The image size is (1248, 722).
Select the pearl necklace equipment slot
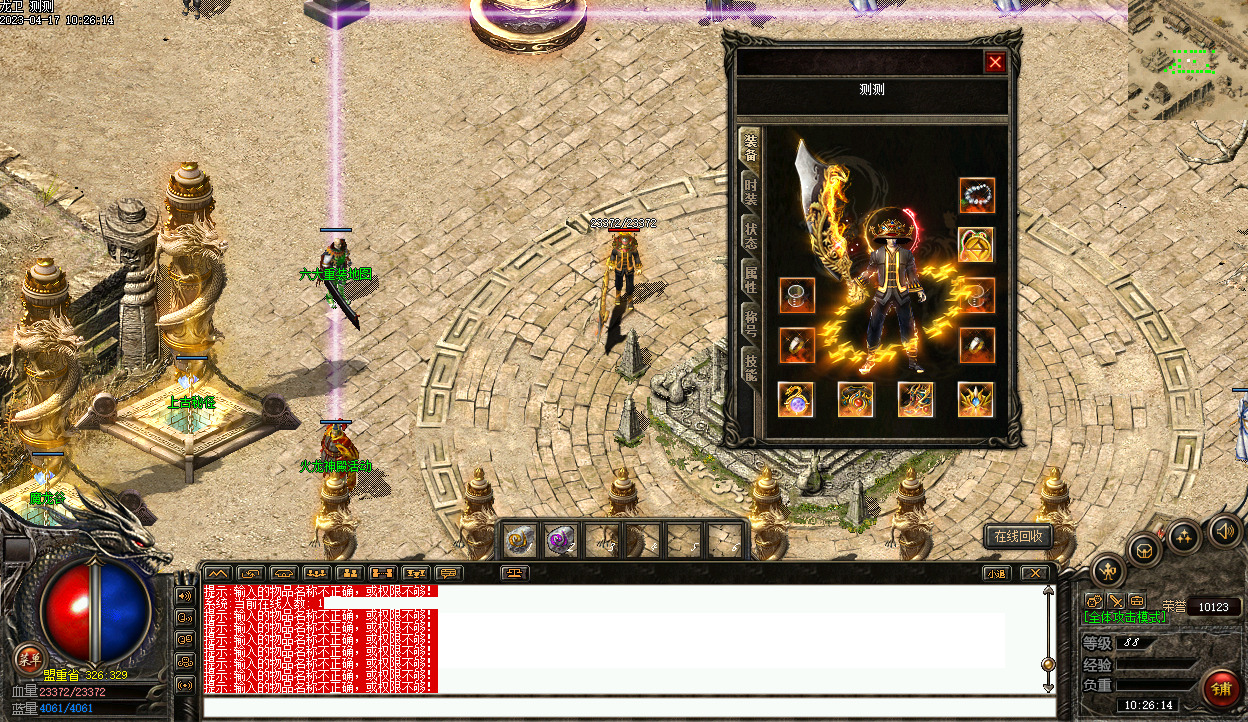(x=976, y=195)
